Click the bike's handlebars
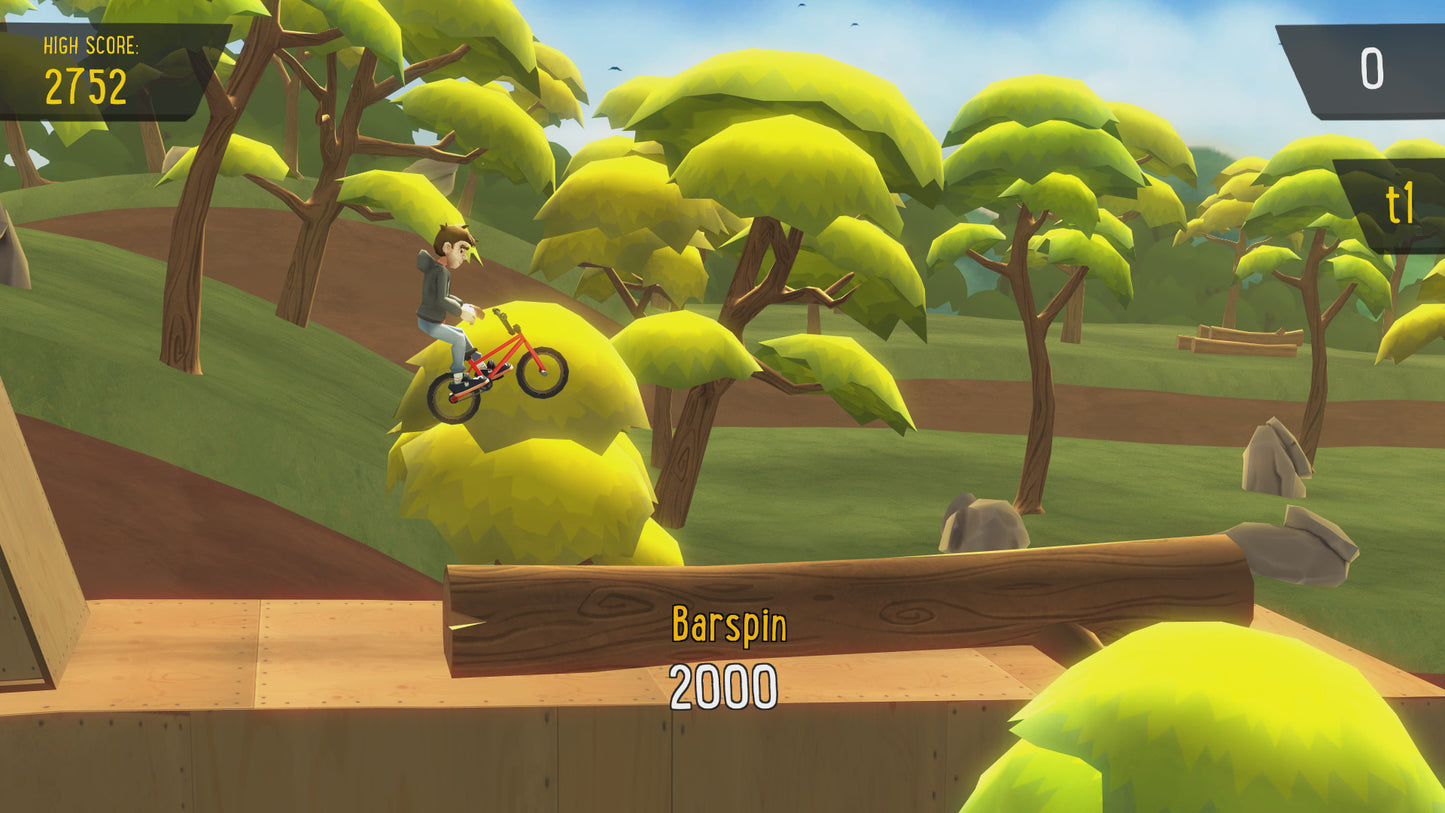Image resolution: width=1445 pixels, height=813 pixels. tap(505, 318)
